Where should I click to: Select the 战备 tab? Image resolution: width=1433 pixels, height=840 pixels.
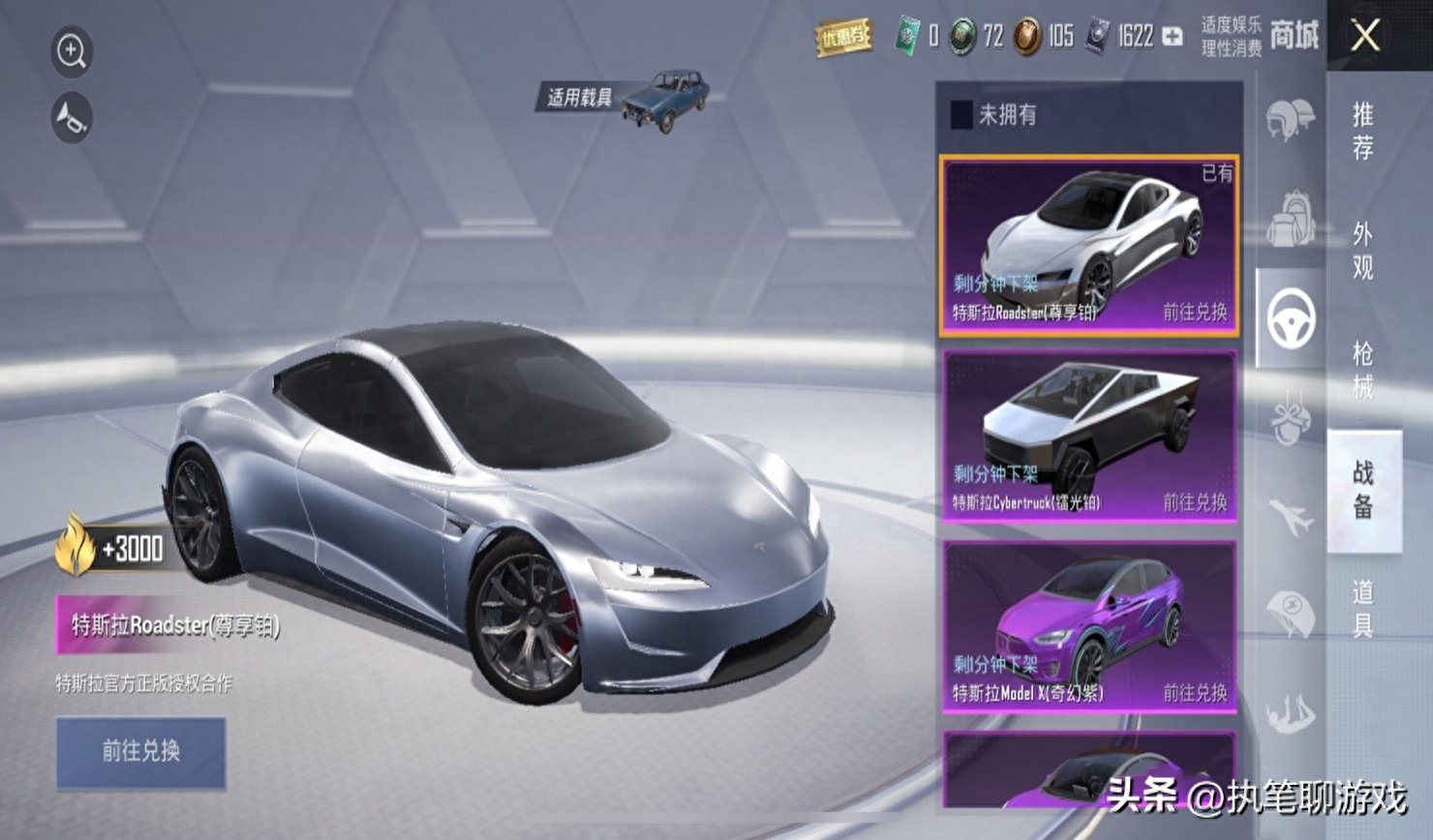[1363, 490]
